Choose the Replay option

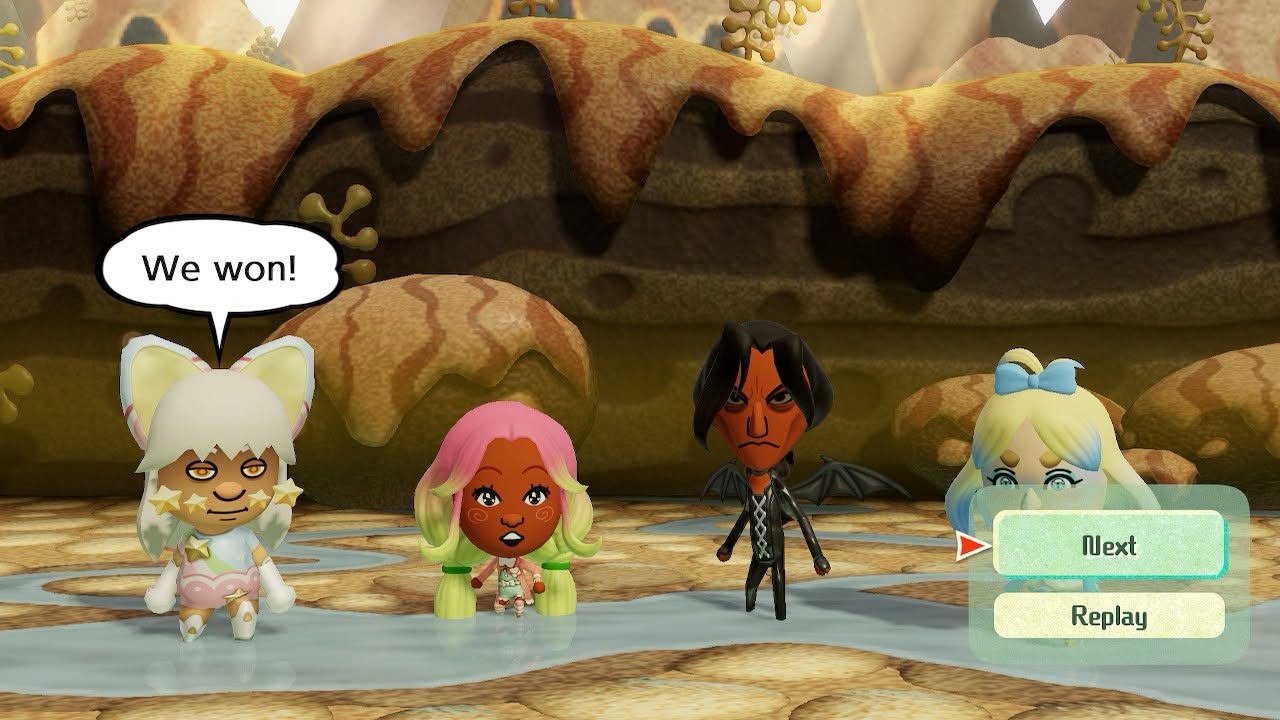point(1109,615)
